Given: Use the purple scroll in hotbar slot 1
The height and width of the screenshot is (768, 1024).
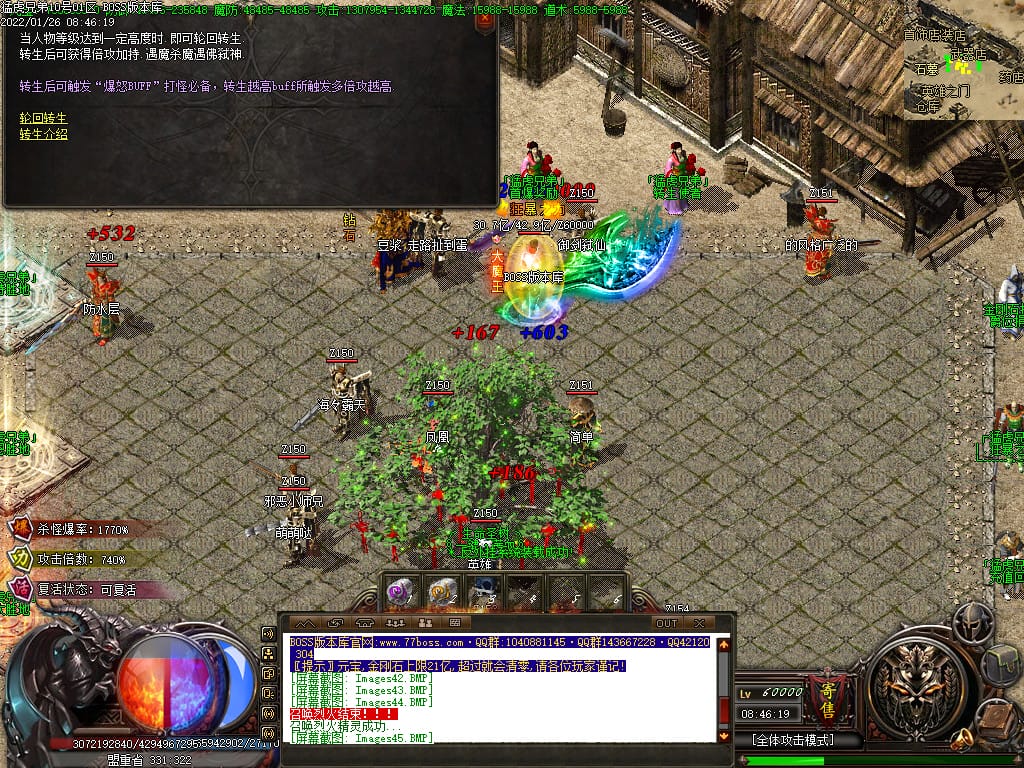Looking at the screenshot, I should coord(401,593).
